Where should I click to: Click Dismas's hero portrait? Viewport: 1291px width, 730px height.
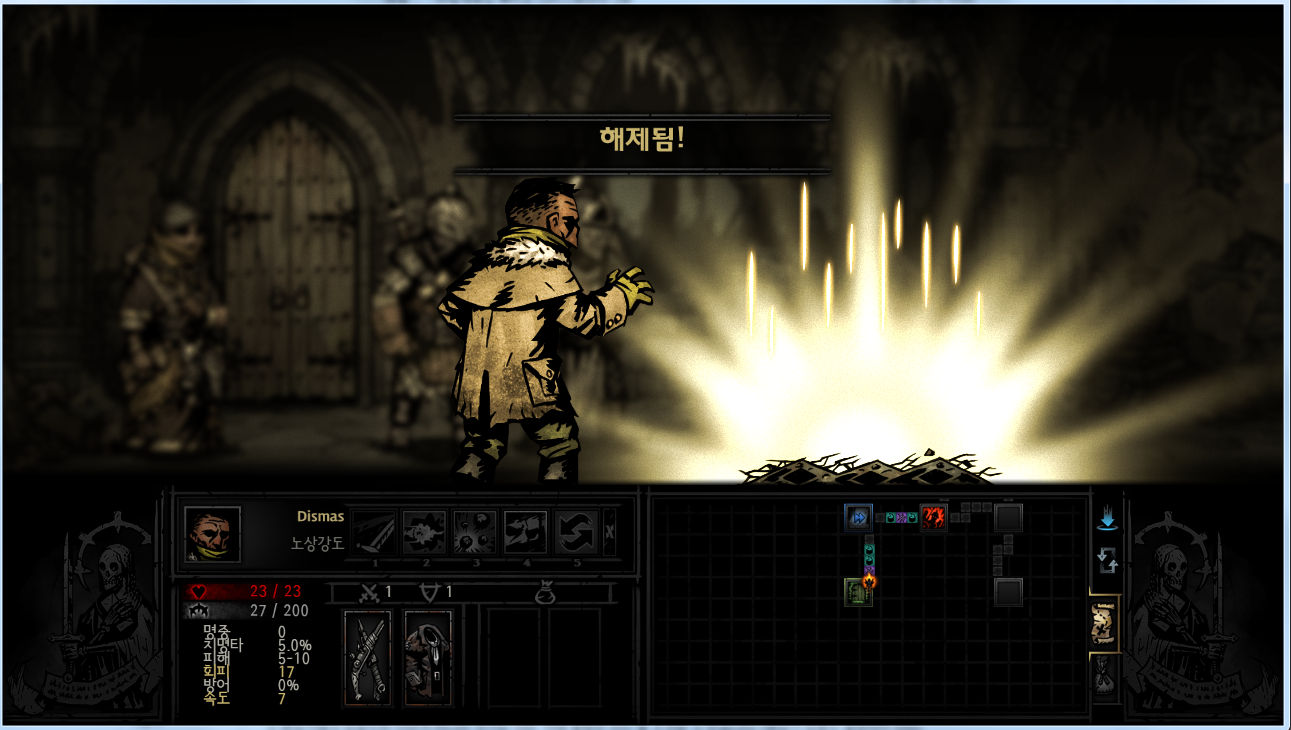tap(212, 534)
